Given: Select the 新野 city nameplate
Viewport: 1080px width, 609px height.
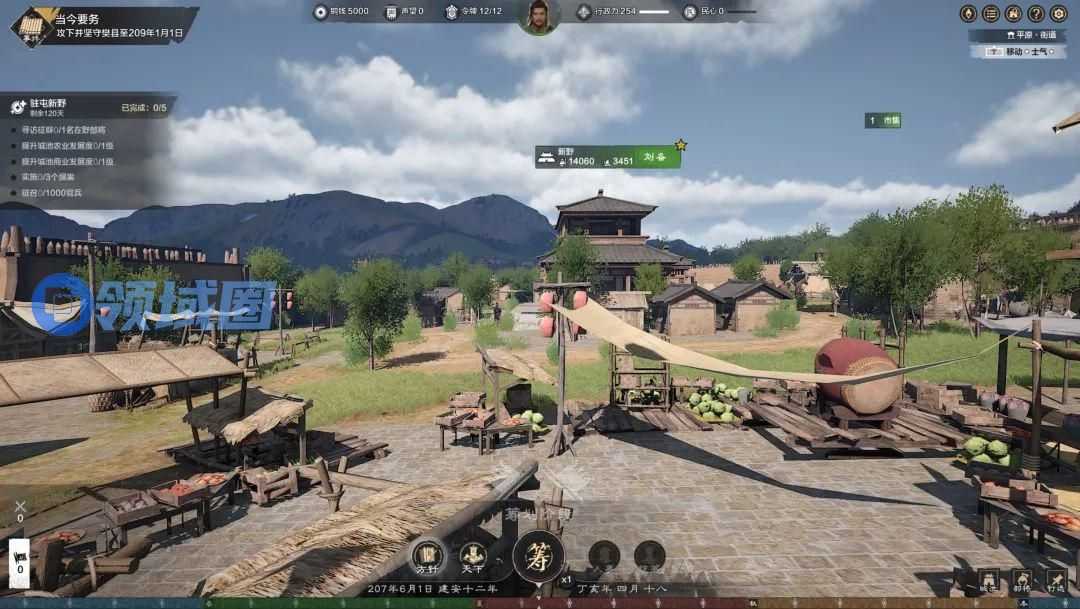Looking at the screenshot, I should (607, 157).
